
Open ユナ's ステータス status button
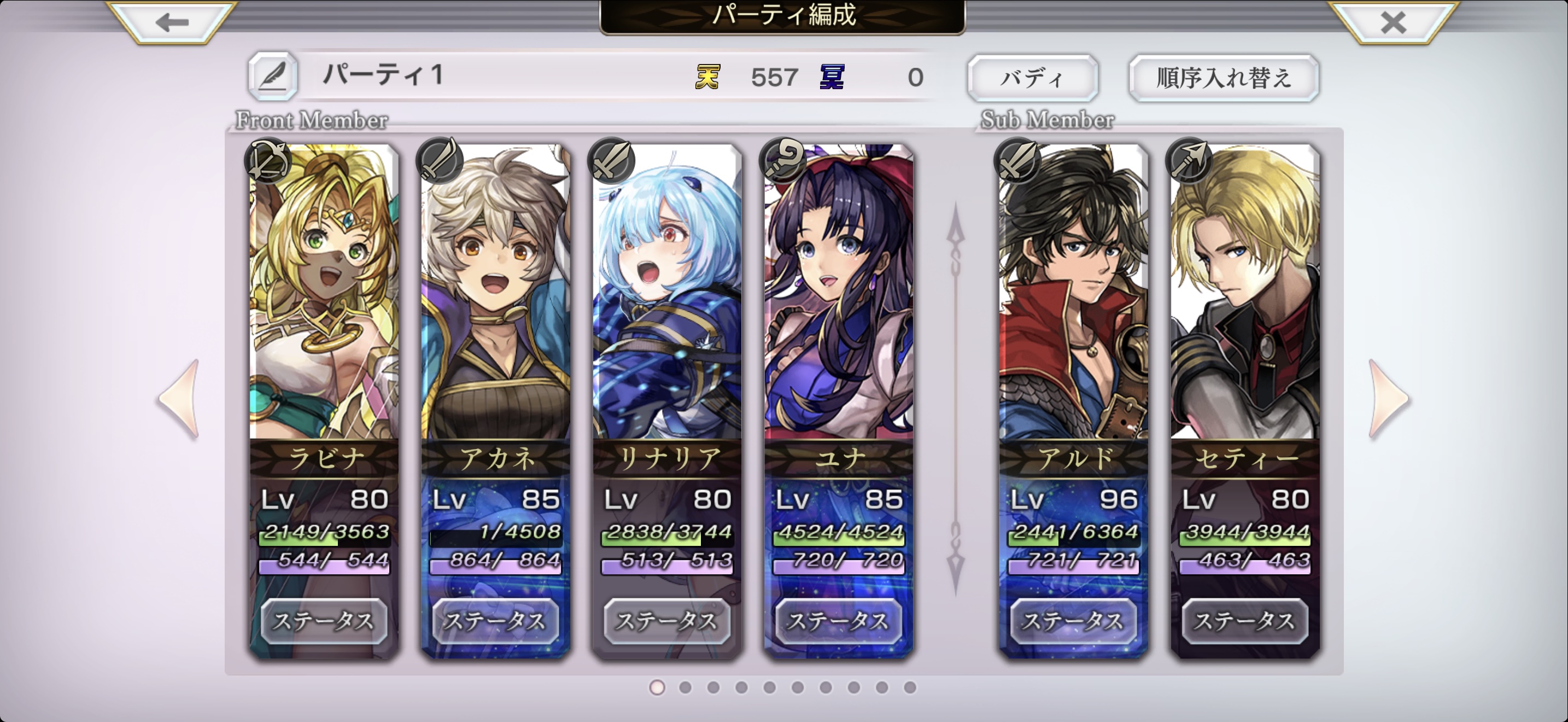pos(839,621)
